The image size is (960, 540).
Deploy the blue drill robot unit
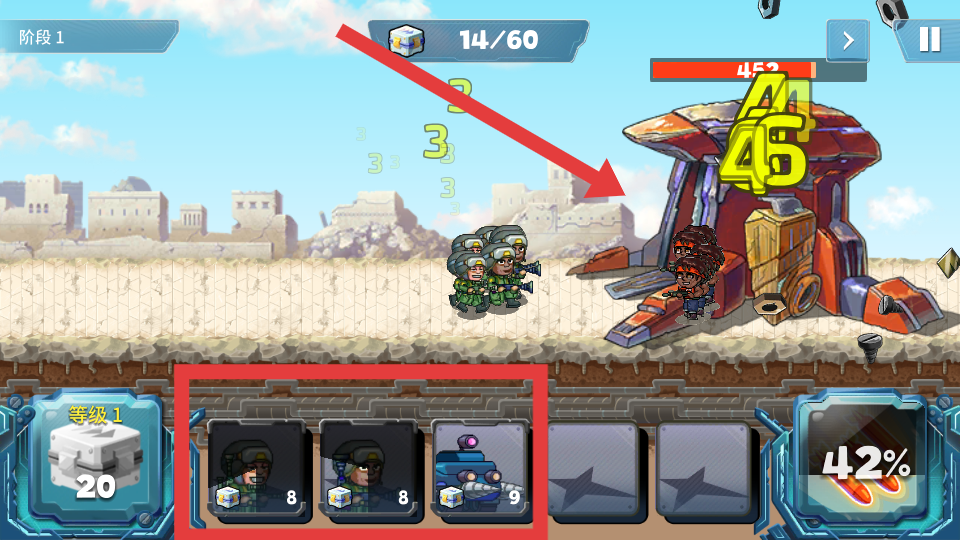[480, 468]
